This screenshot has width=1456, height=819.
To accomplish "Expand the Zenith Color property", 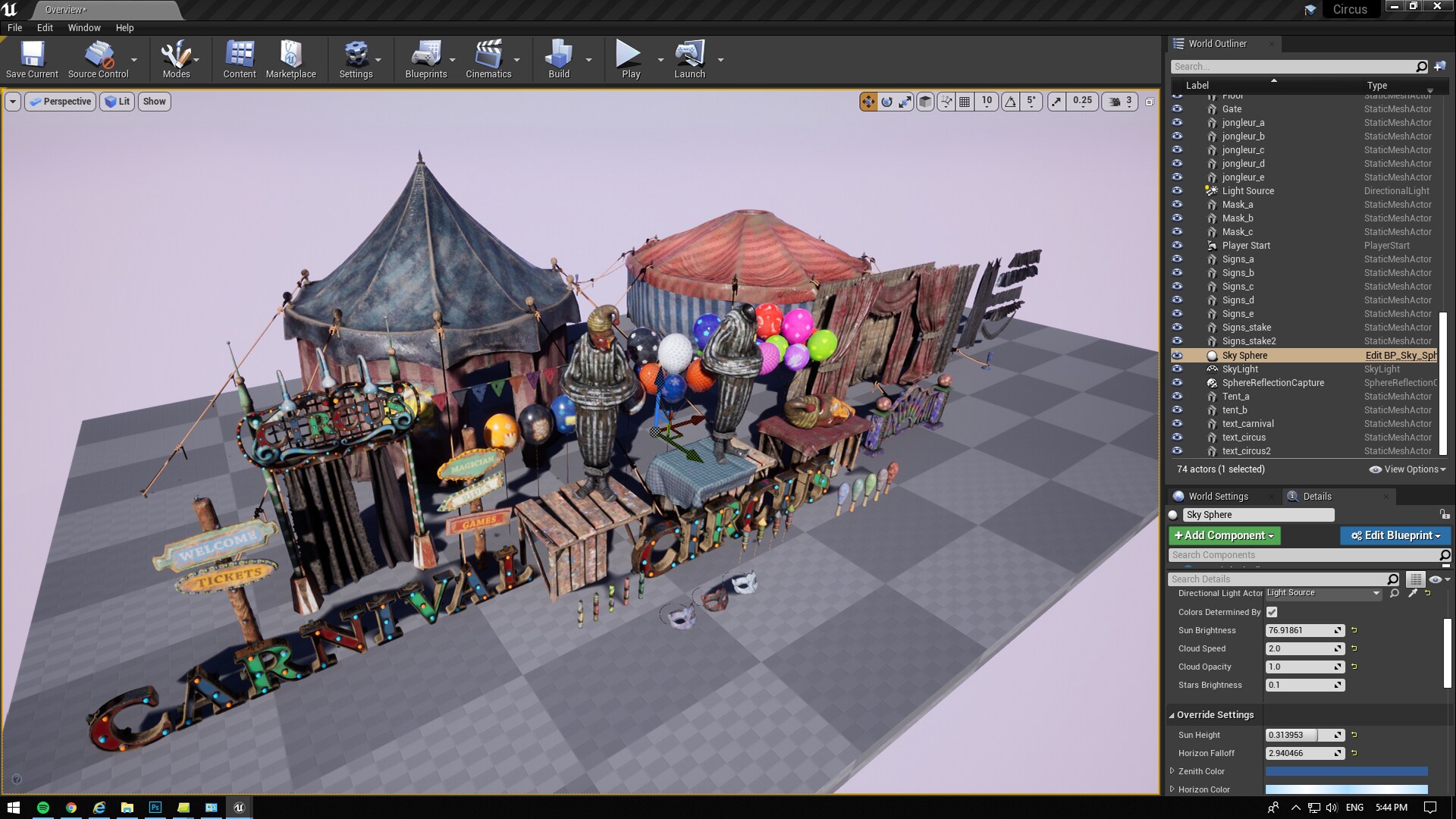I will (1172, 771).
